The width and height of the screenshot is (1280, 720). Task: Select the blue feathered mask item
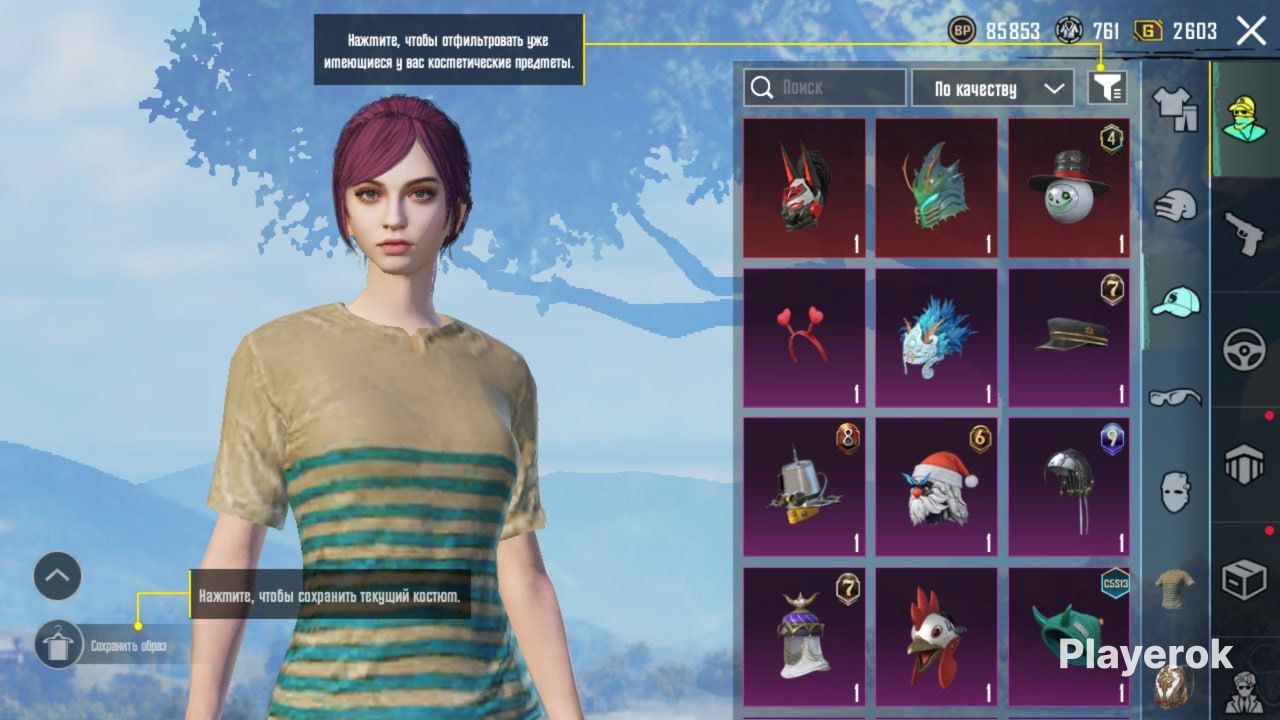click(936, 338)
